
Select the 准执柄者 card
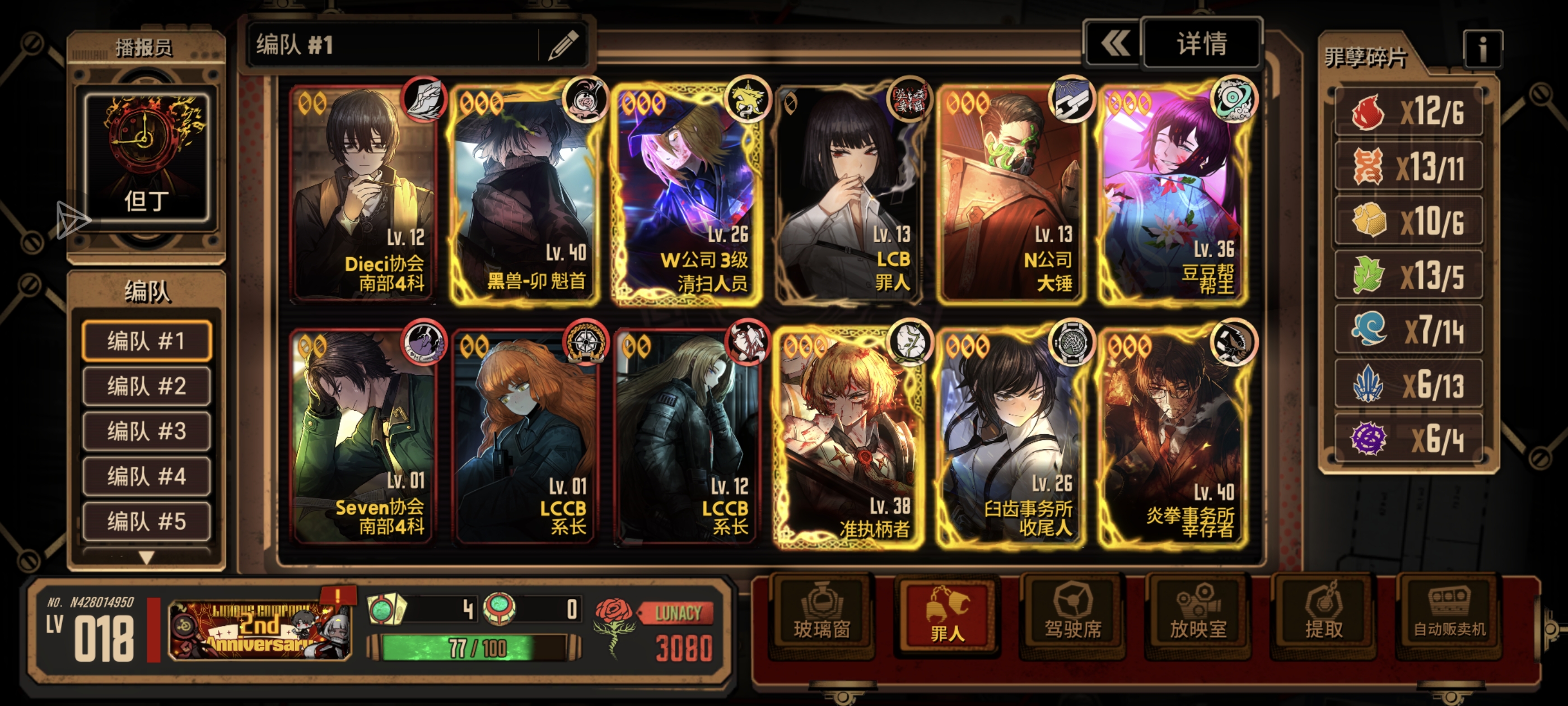pyautogui.click(x=848, y=439)
